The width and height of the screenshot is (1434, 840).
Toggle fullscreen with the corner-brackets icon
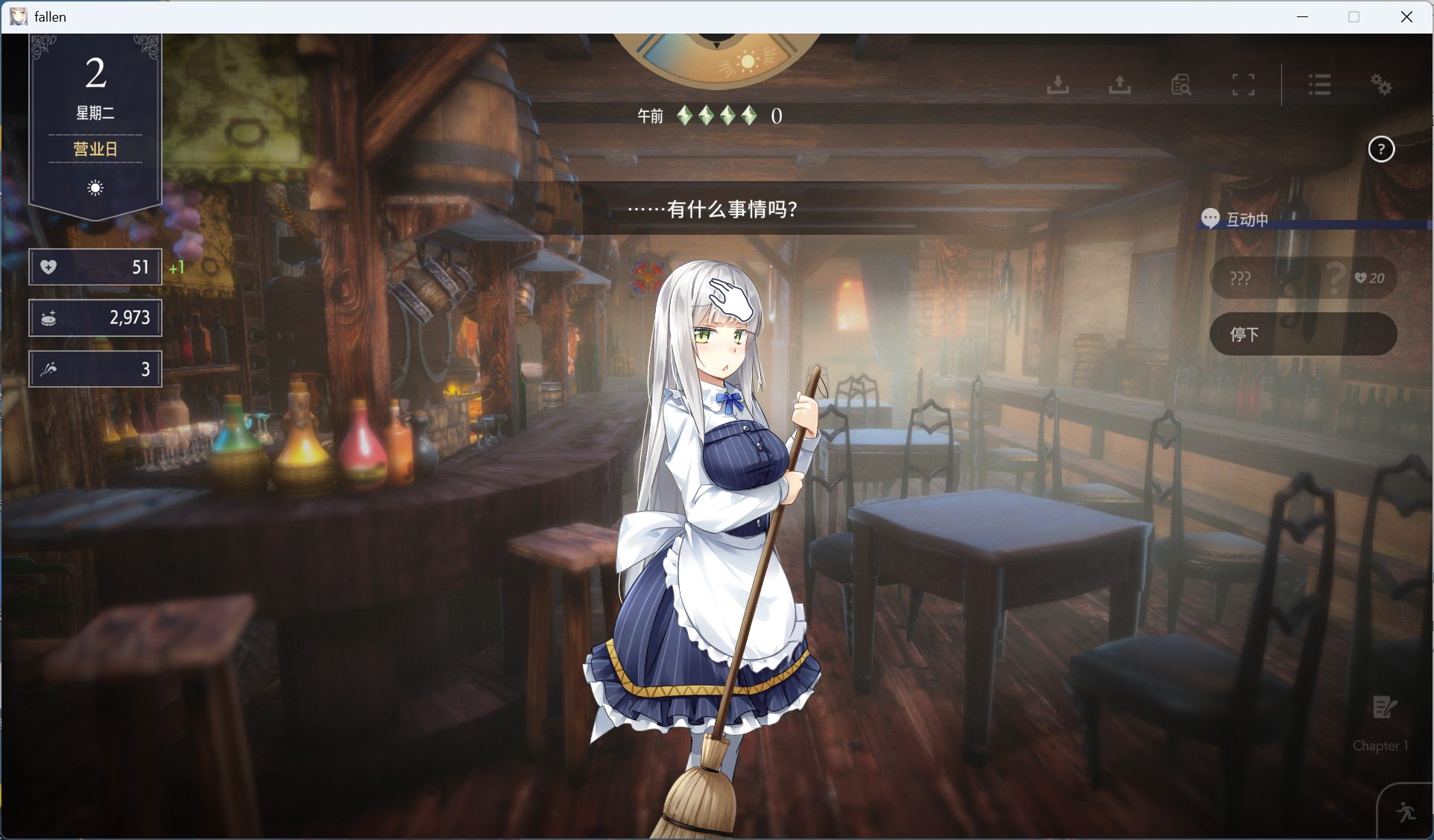tap(1243, 84)
